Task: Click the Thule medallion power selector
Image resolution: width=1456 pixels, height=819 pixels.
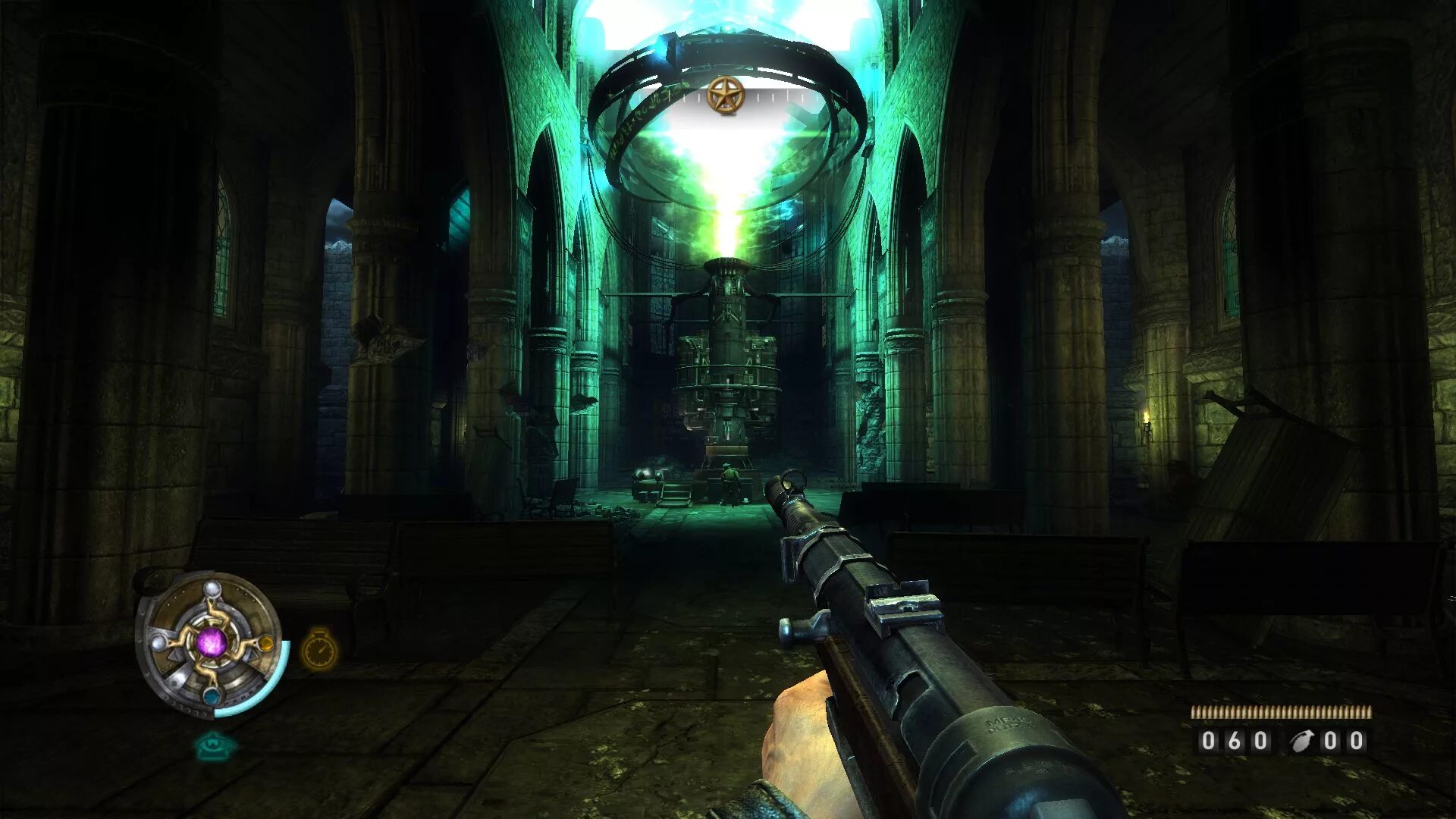Action: point(210,643)
